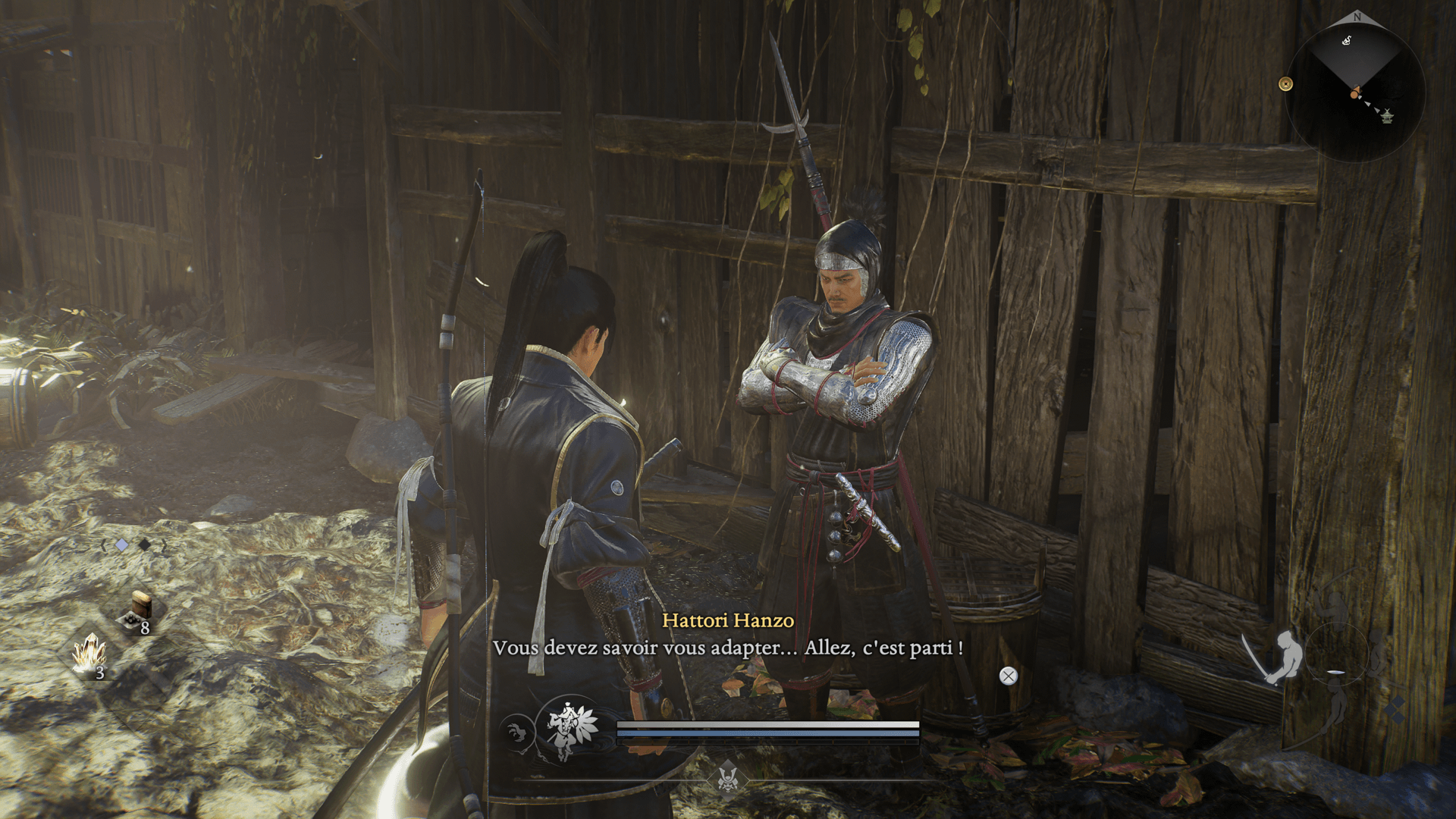
Task: Click the samurai helmet emblem
Action: tap(728, 779)
